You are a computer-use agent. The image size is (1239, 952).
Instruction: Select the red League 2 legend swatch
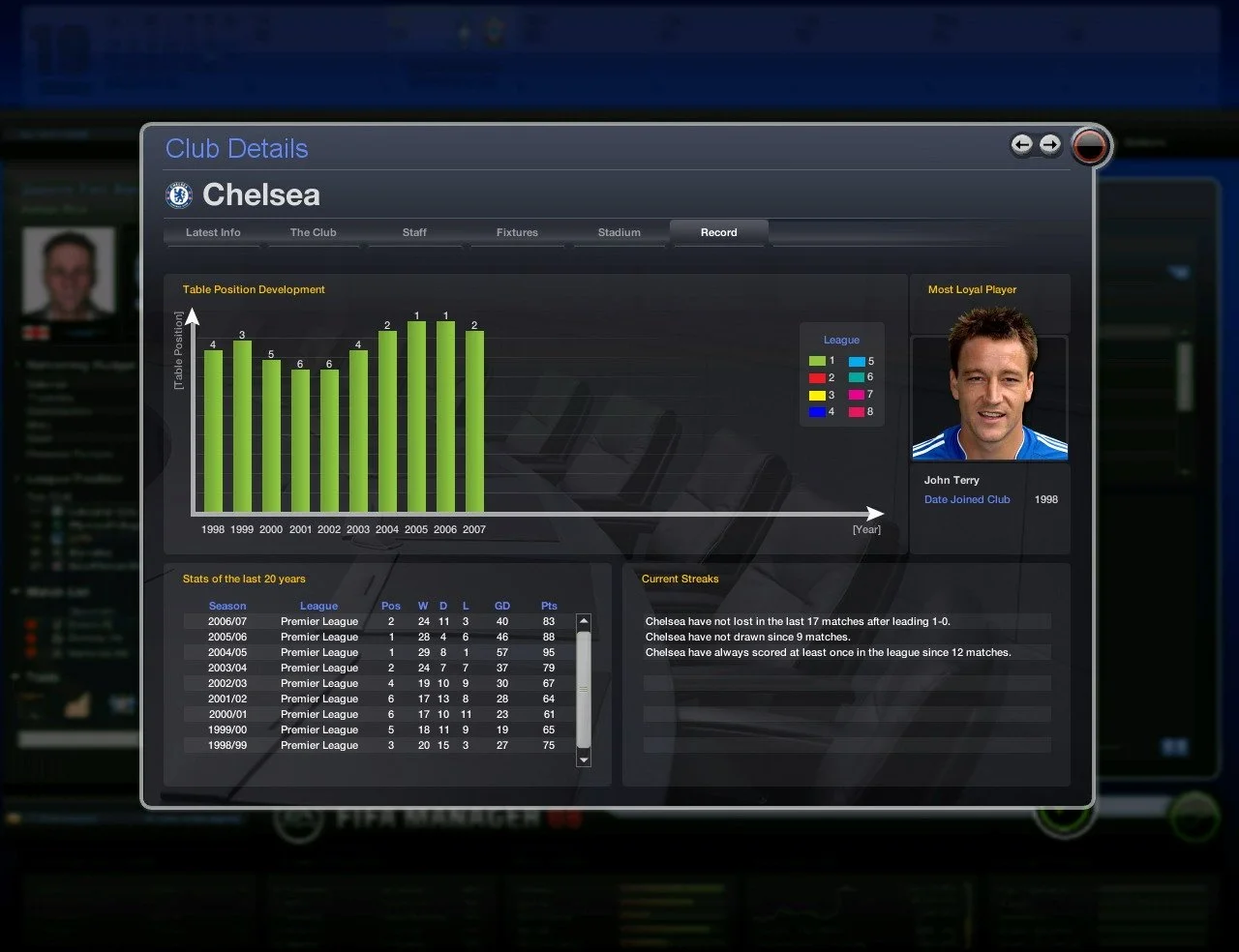(818, 377)
